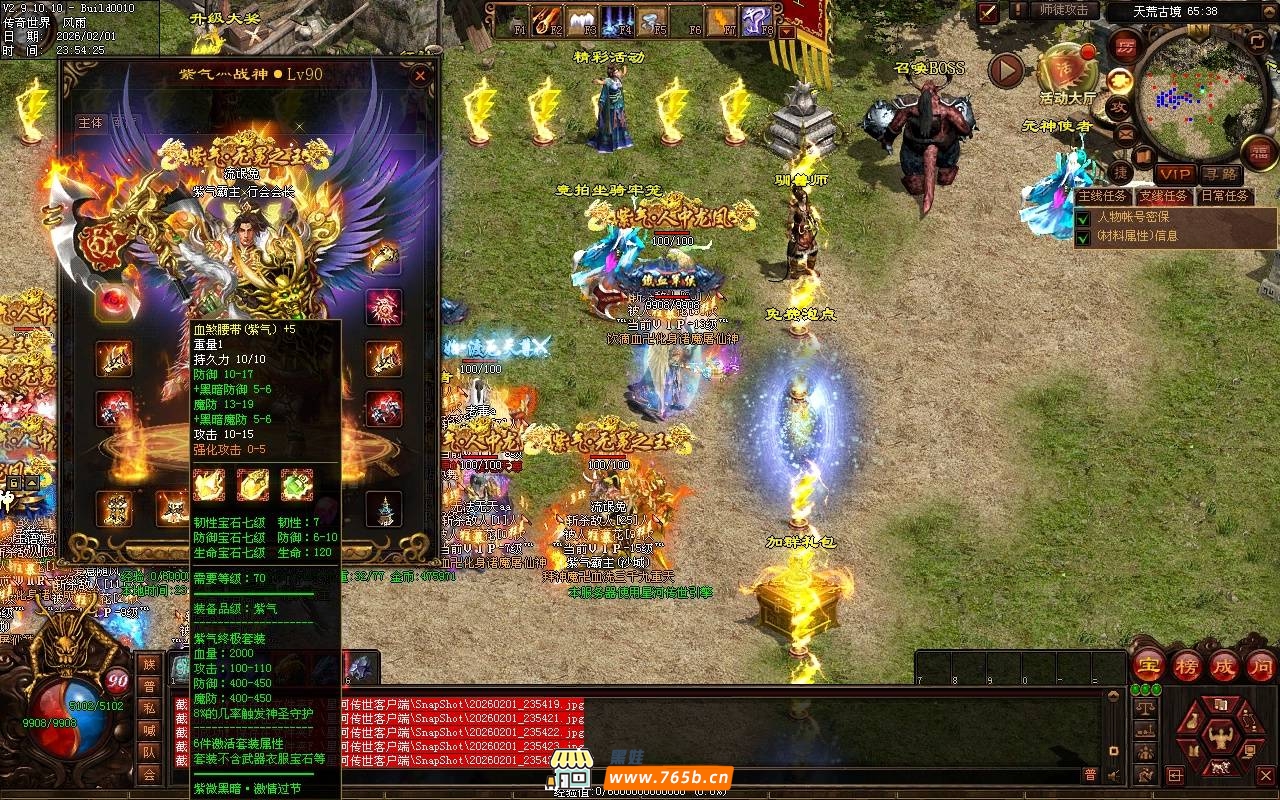Open the 榜 rankings button
1280x800 pixels.
coord(1187,665)
